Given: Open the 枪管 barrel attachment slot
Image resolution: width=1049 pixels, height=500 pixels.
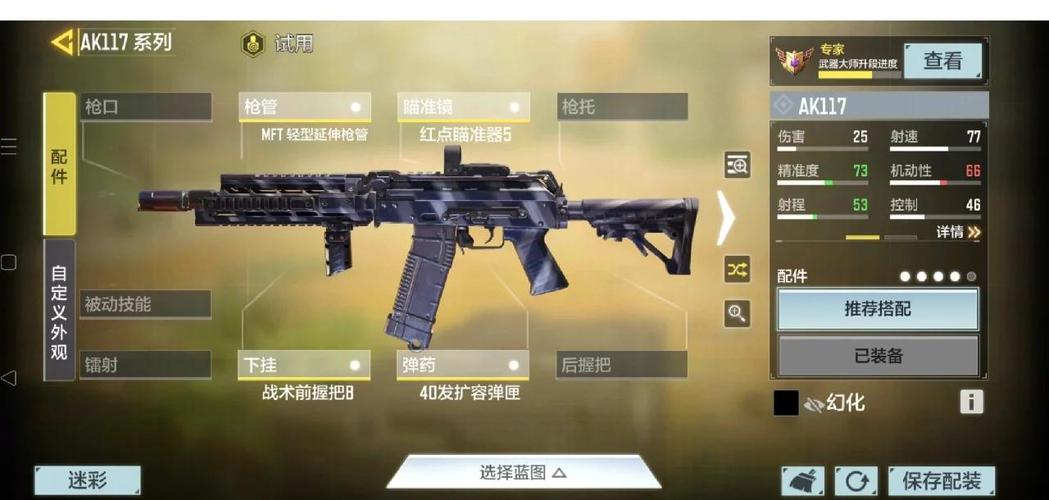Looking at the screenshot, I should tap(305, 107).
